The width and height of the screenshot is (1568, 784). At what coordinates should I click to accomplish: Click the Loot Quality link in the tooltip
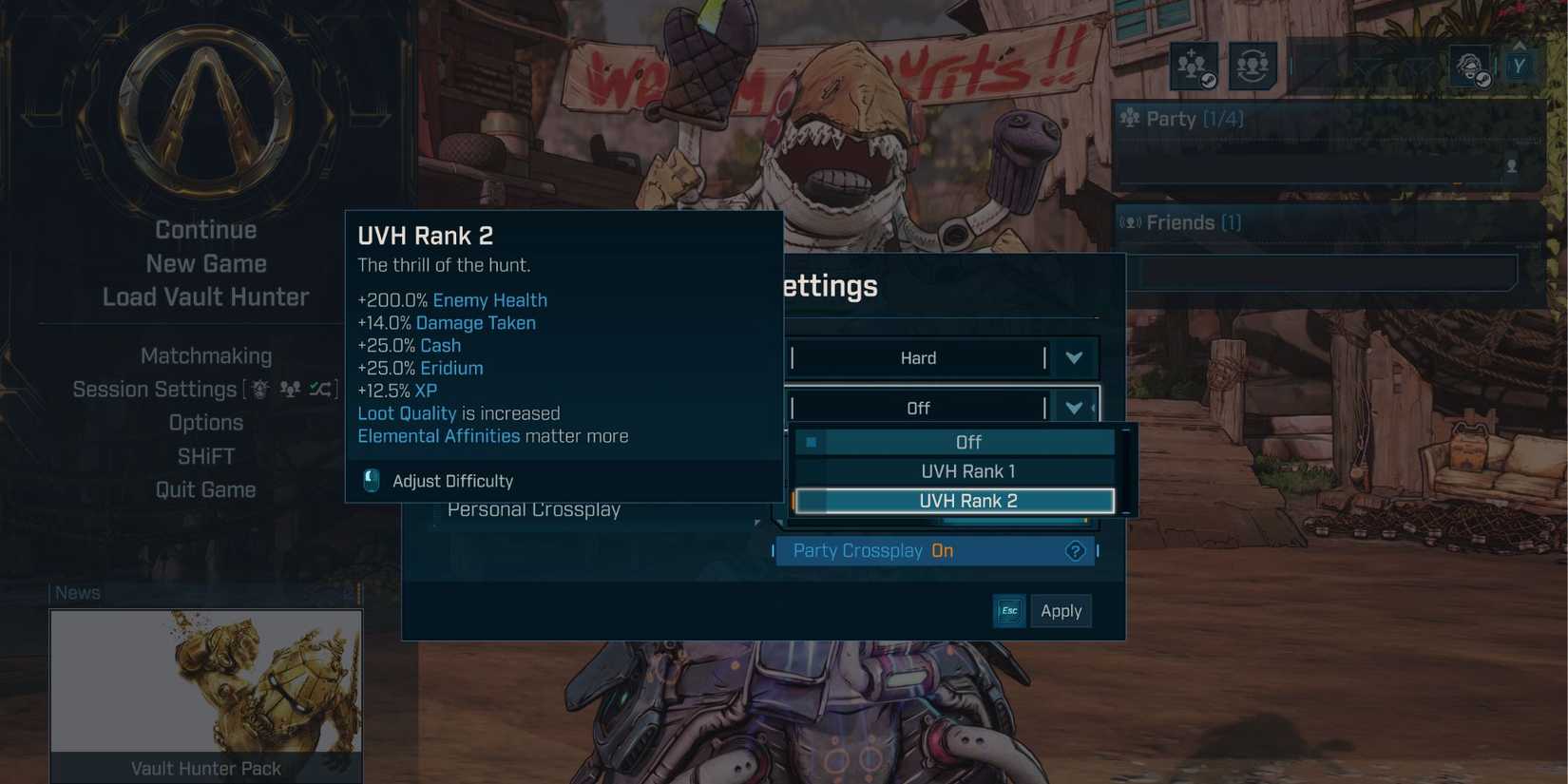click(x=407, y=412)
